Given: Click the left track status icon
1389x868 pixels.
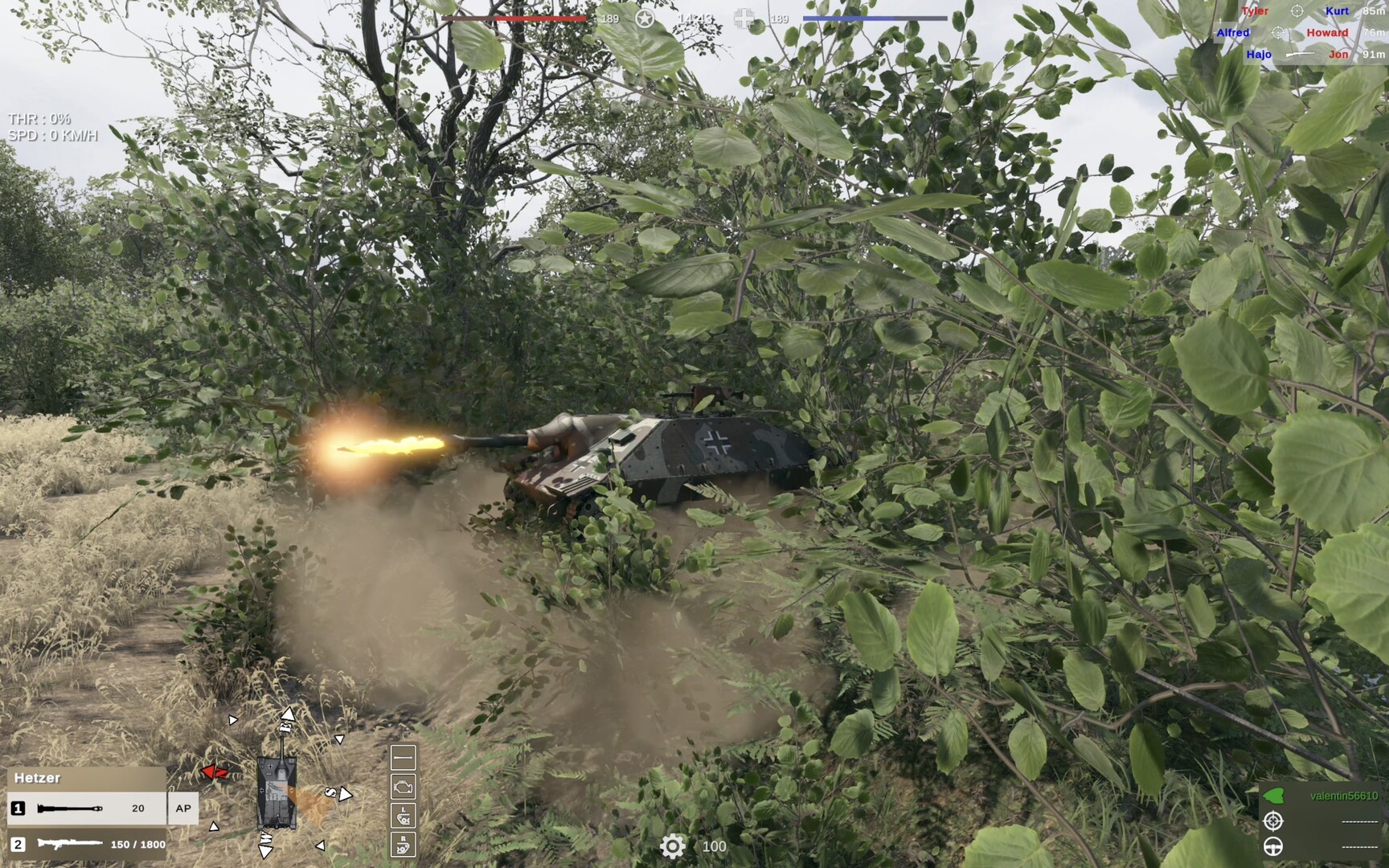Looking at the screenshot, I should [x=404, y=815].
